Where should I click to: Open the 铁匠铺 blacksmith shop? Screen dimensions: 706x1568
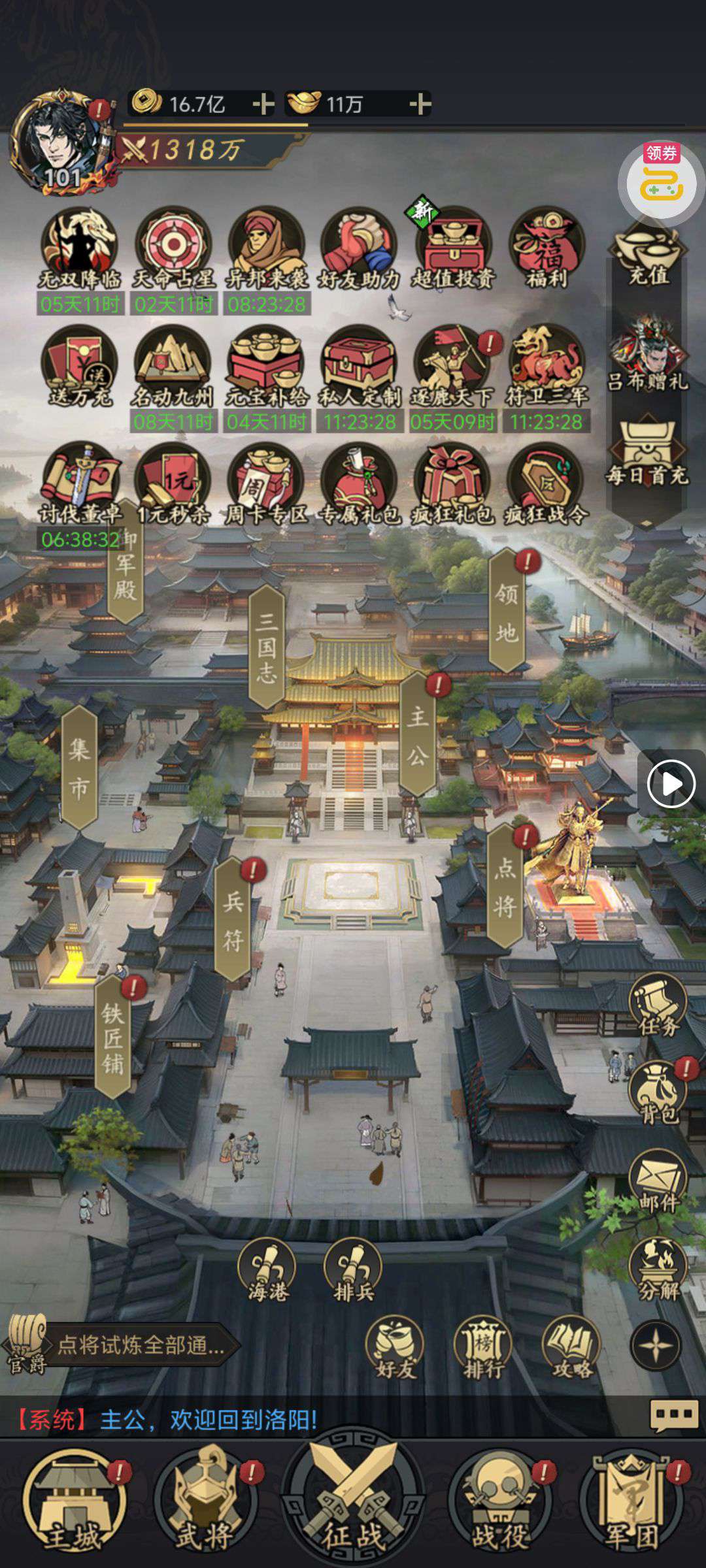tap(113, 1037)
